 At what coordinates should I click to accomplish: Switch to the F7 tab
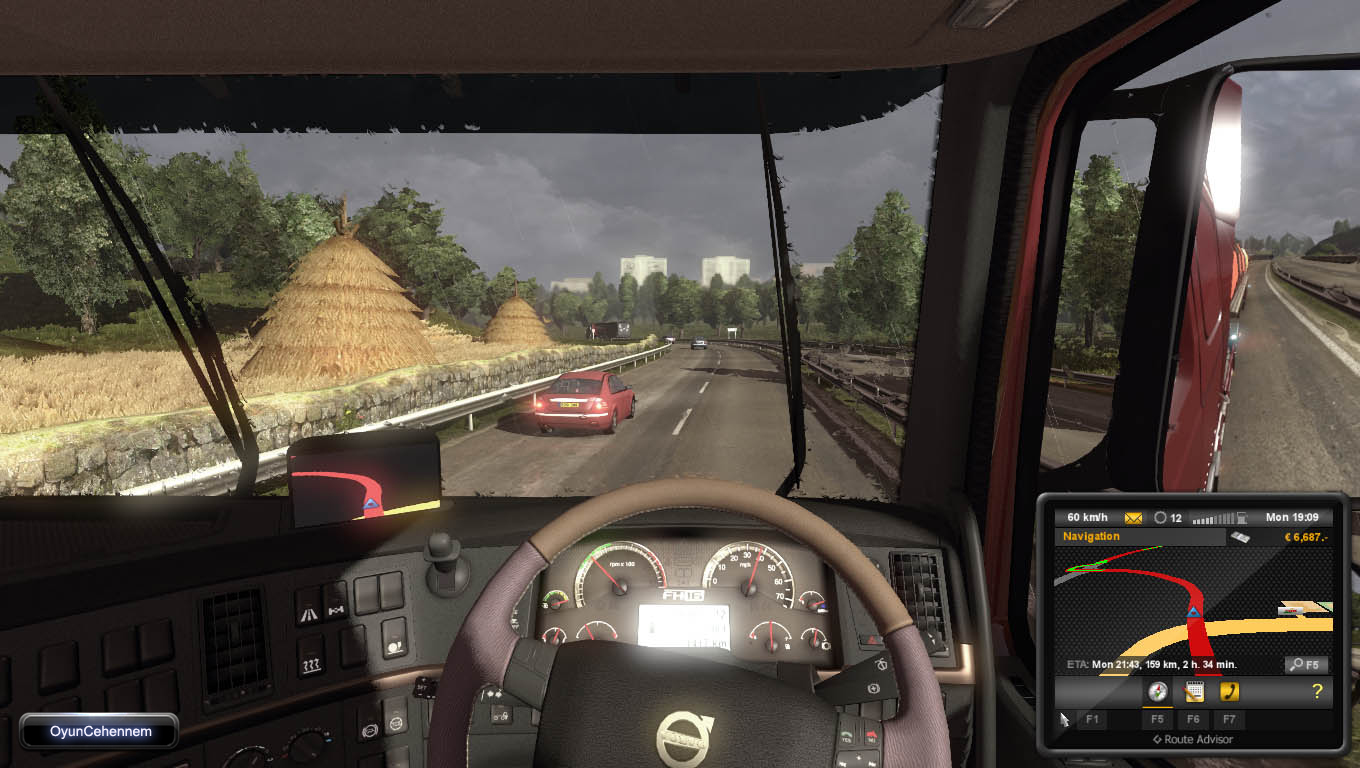pos(1229,719)
